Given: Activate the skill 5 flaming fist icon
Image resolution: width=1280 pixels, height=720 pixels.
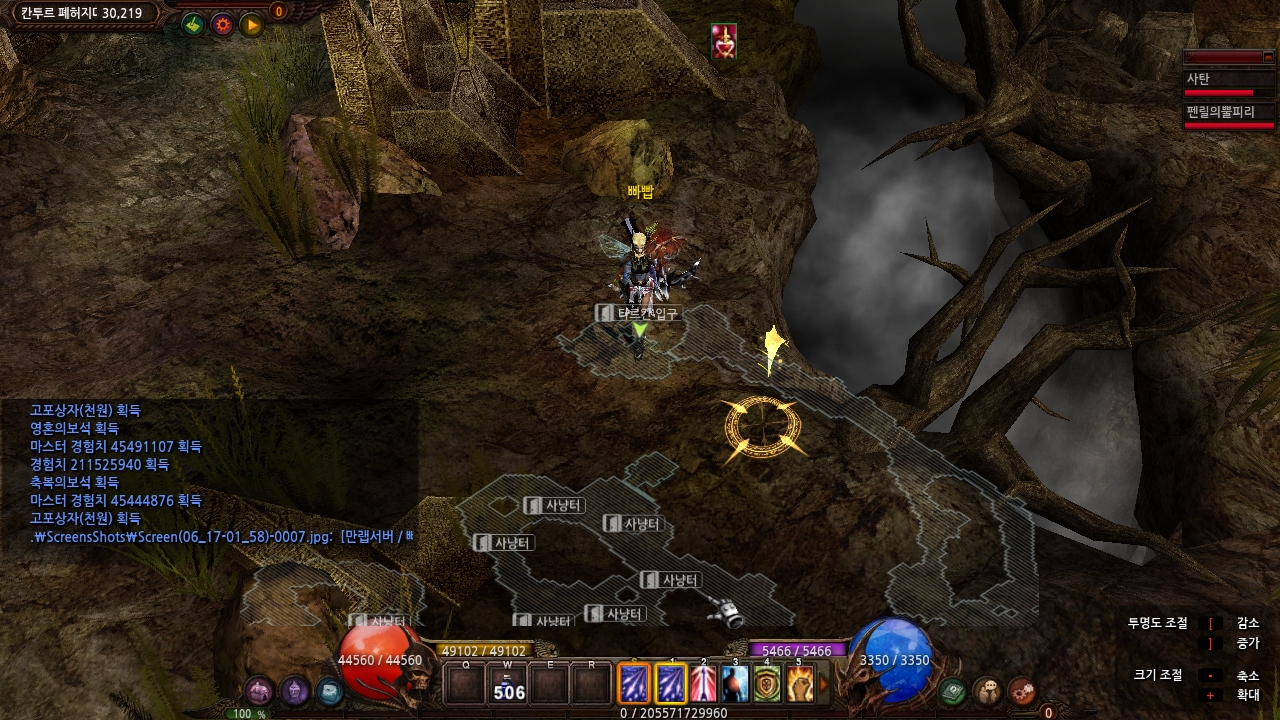Looking at the screenshot, I should point(799,685).
